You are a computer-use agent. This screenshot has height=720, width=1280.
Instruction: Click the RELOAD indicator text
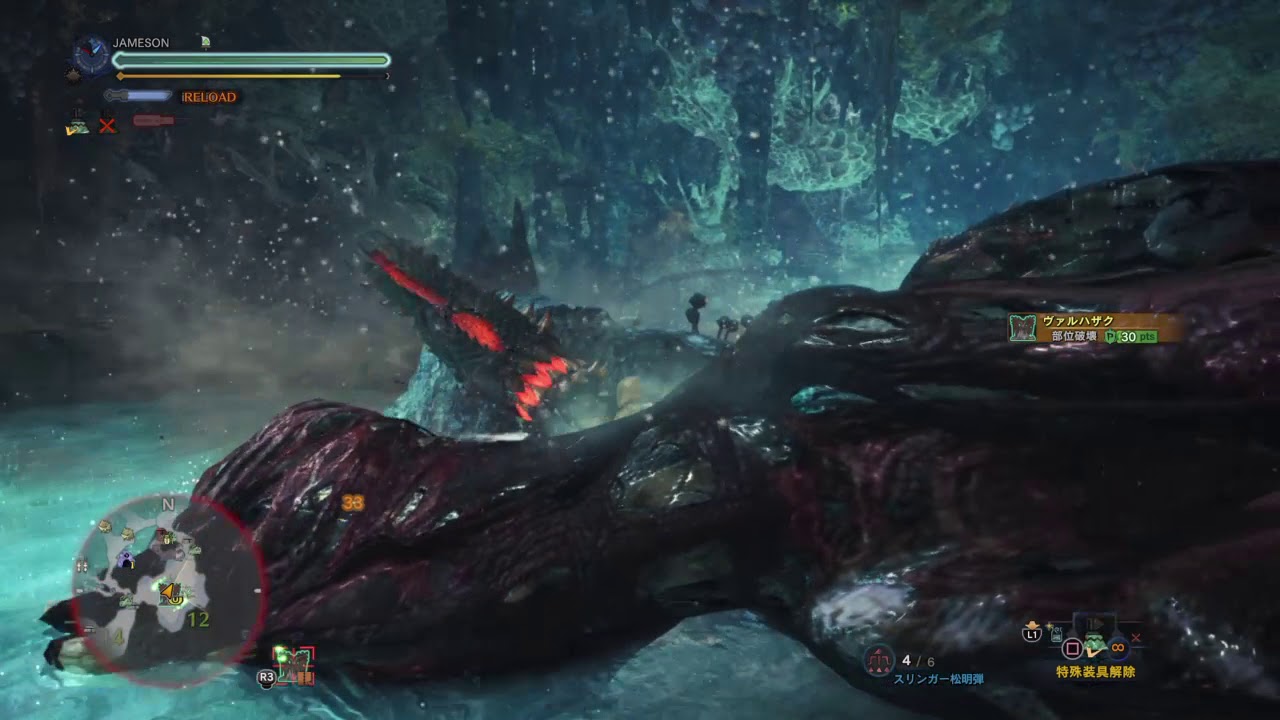tap(208, 97)
